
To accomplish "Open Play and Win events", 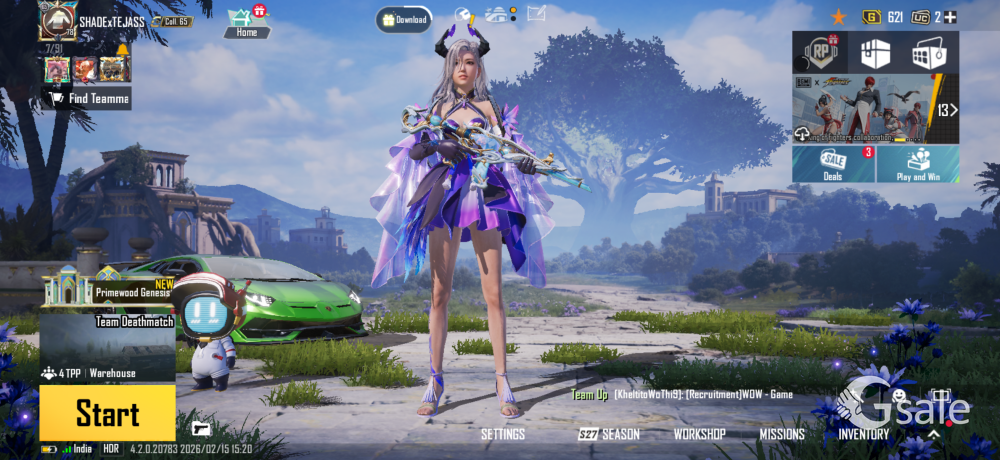I will click(918, 164).
